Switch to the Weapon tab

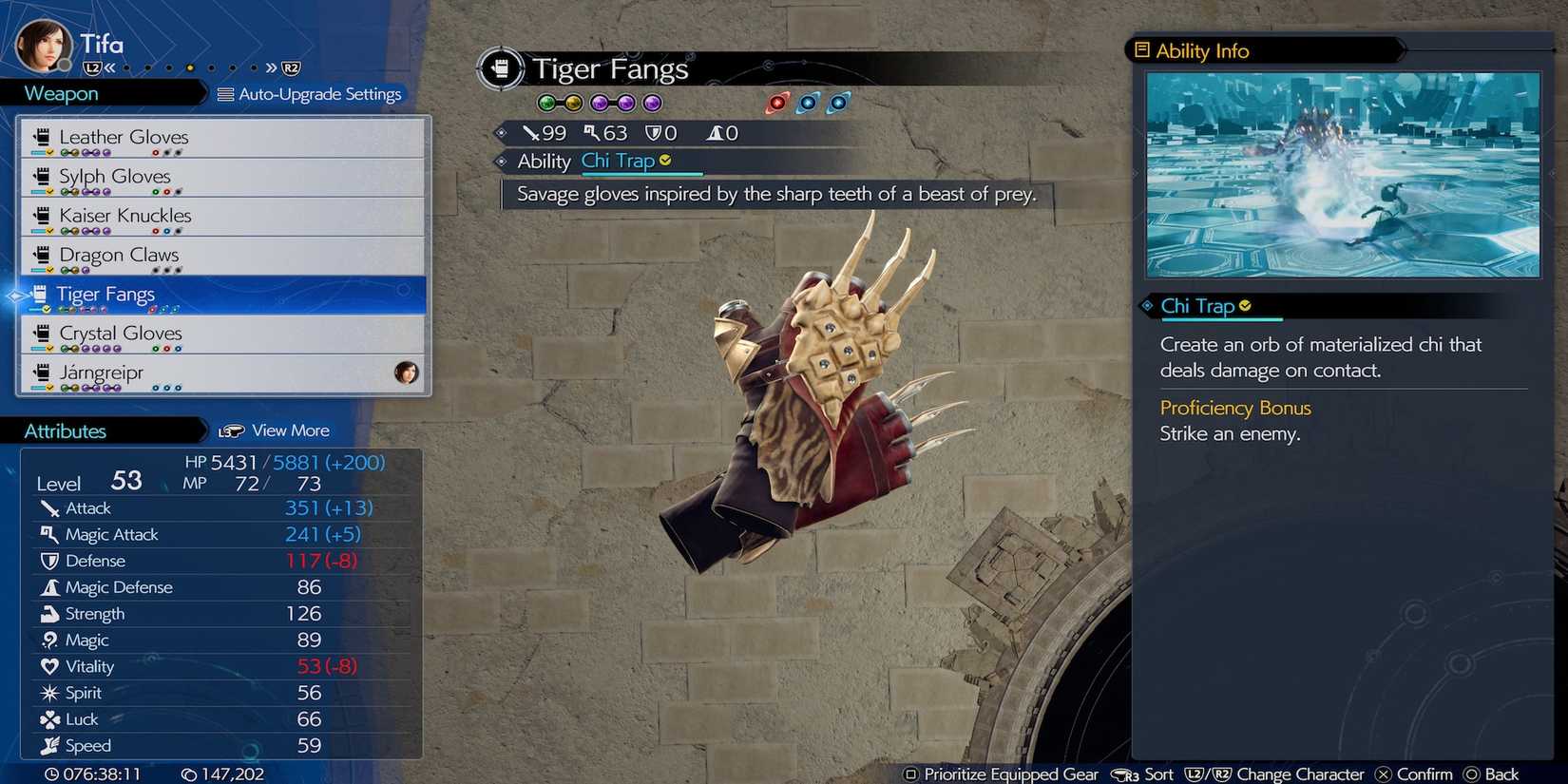(60, 93)
